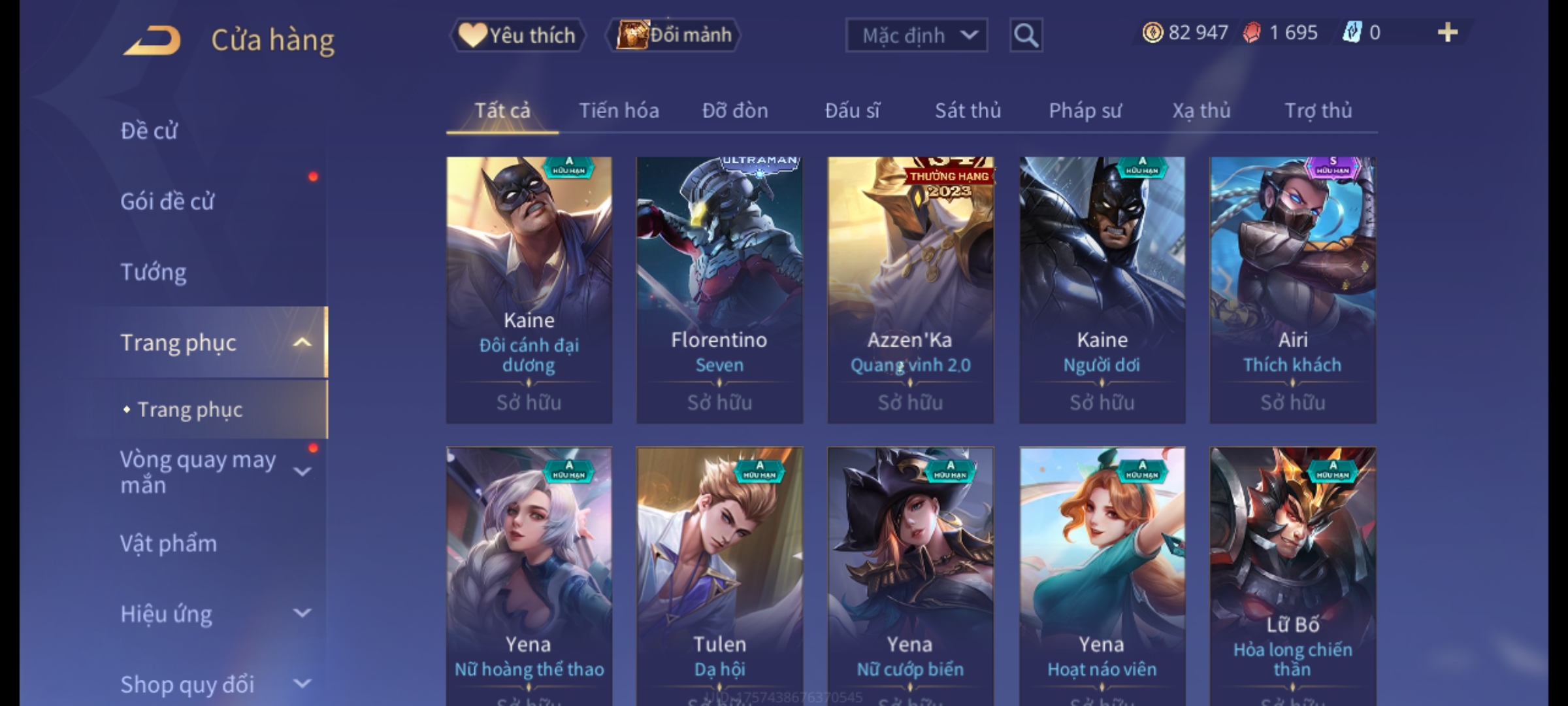Collapse the Trang phục menu section

[x=302, y=343]
